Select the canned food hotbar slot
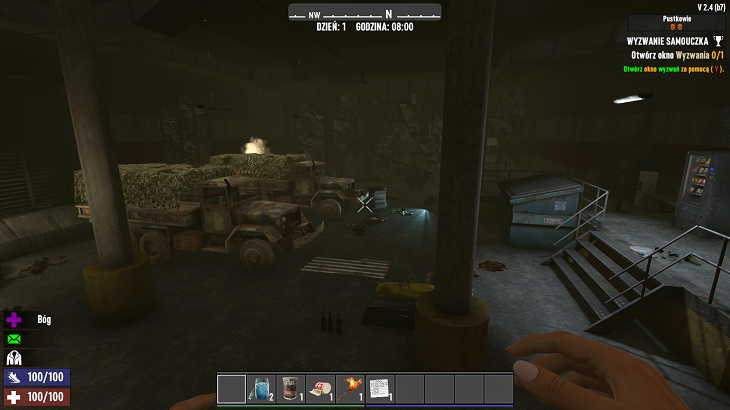This screenshot has width=730, height=410. click(x=291, y=388)
